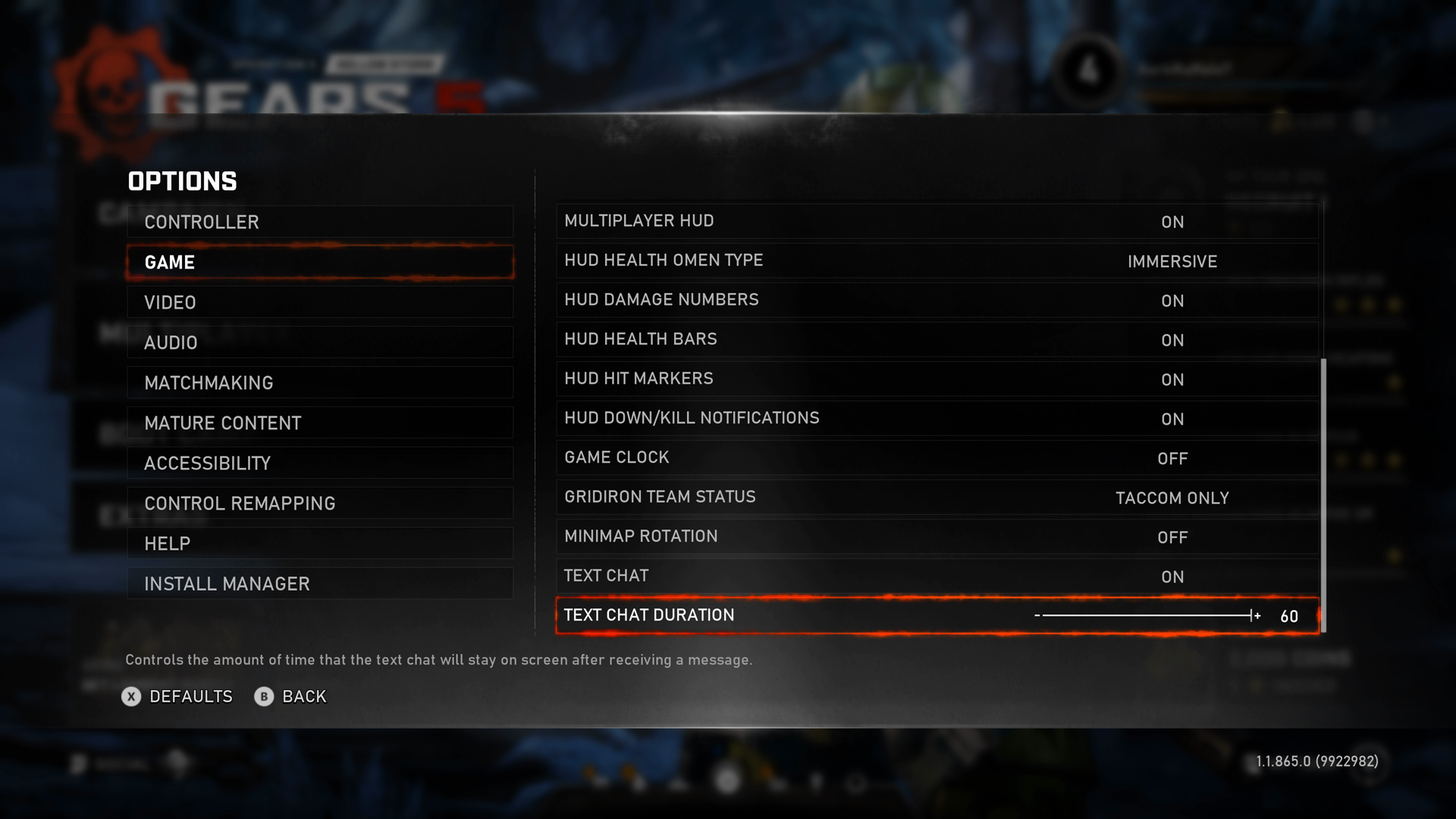1456x819 pixels.
Task: Switch to the Video options tab
Action: [320, 302]
